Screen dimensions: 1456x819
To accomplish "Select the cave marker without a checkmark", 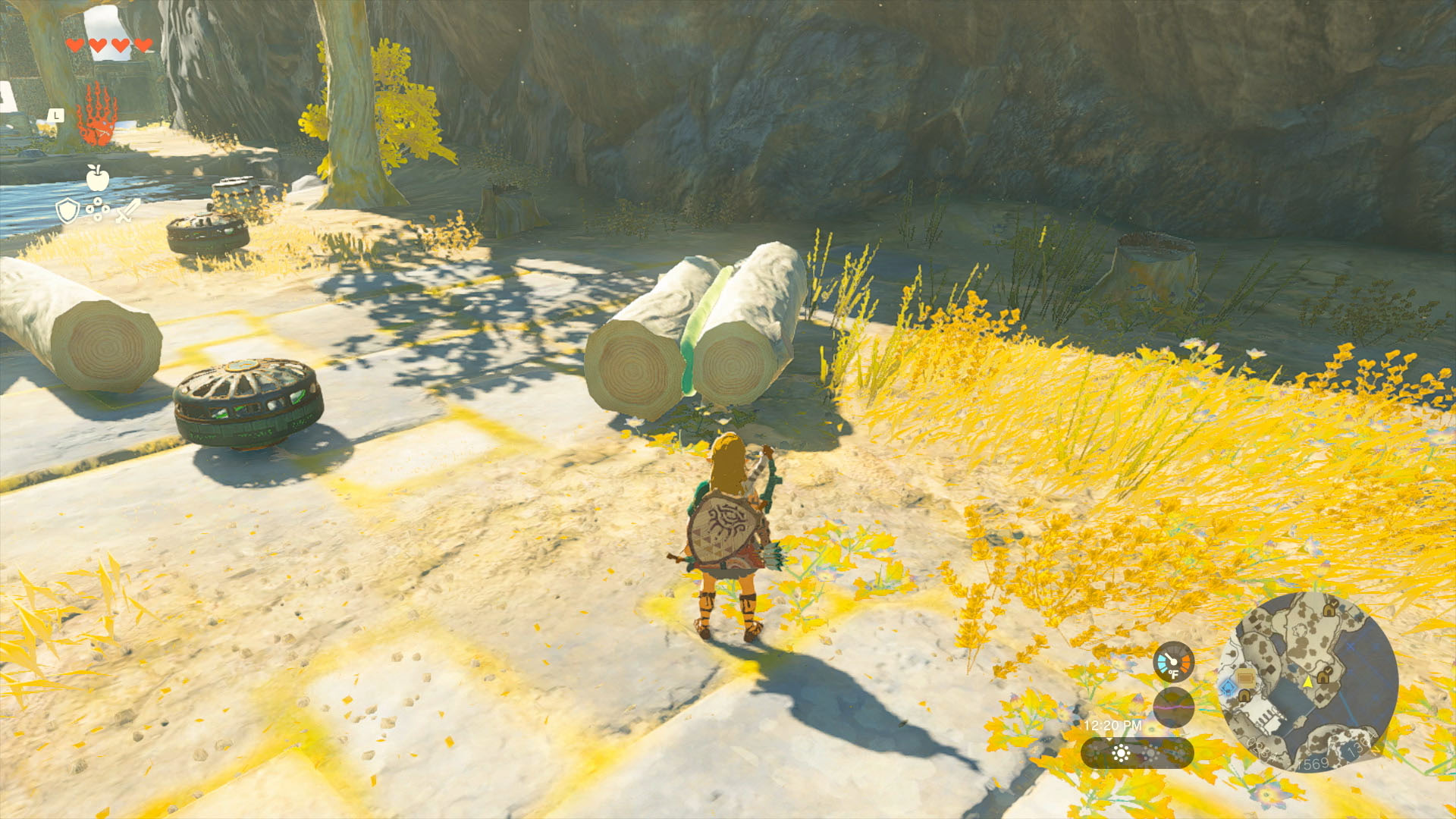I will click(x=1244, y=695).
